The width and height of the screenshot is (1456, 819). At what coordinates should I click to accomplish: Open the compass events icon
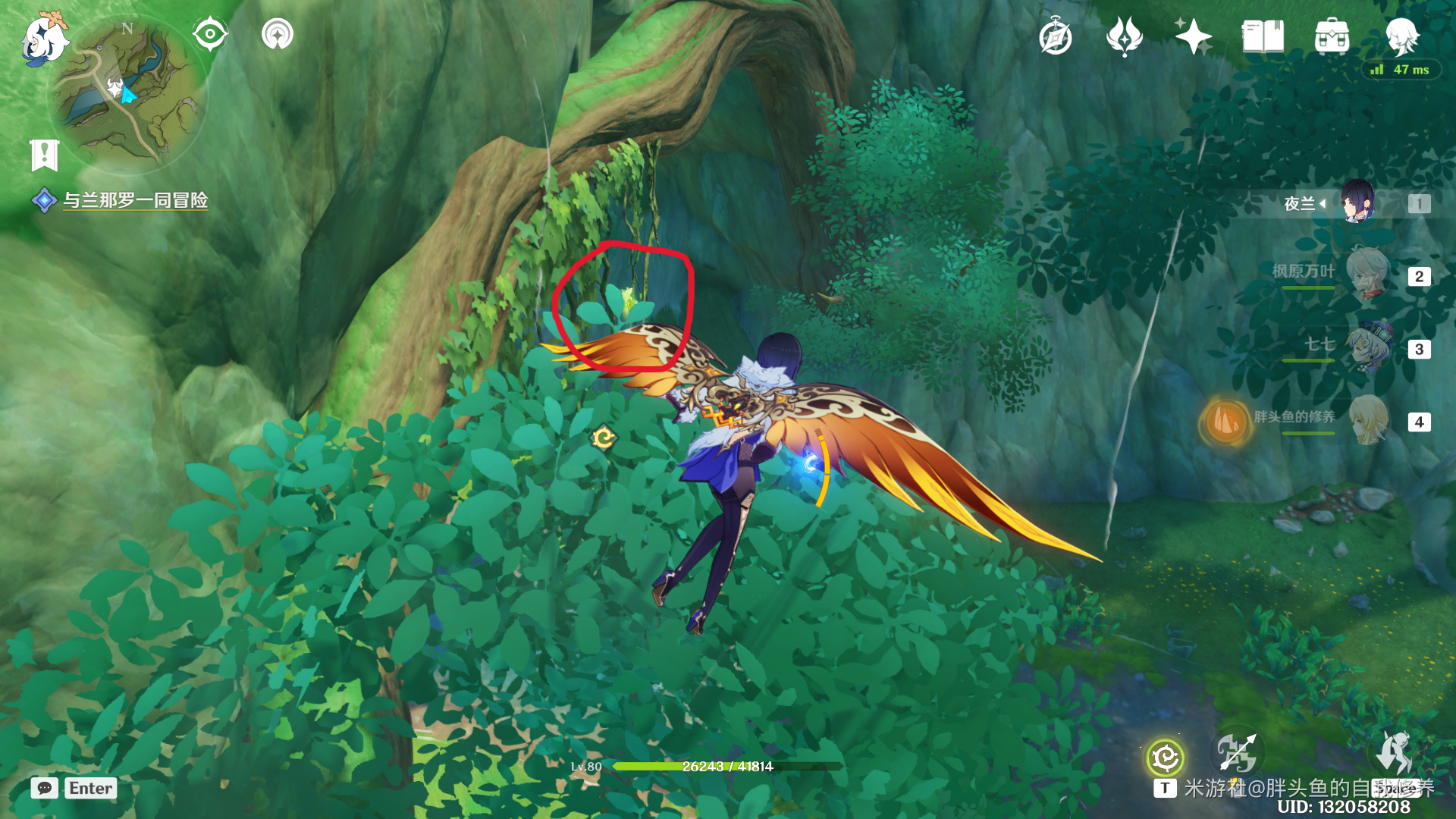click(1055, 37)
